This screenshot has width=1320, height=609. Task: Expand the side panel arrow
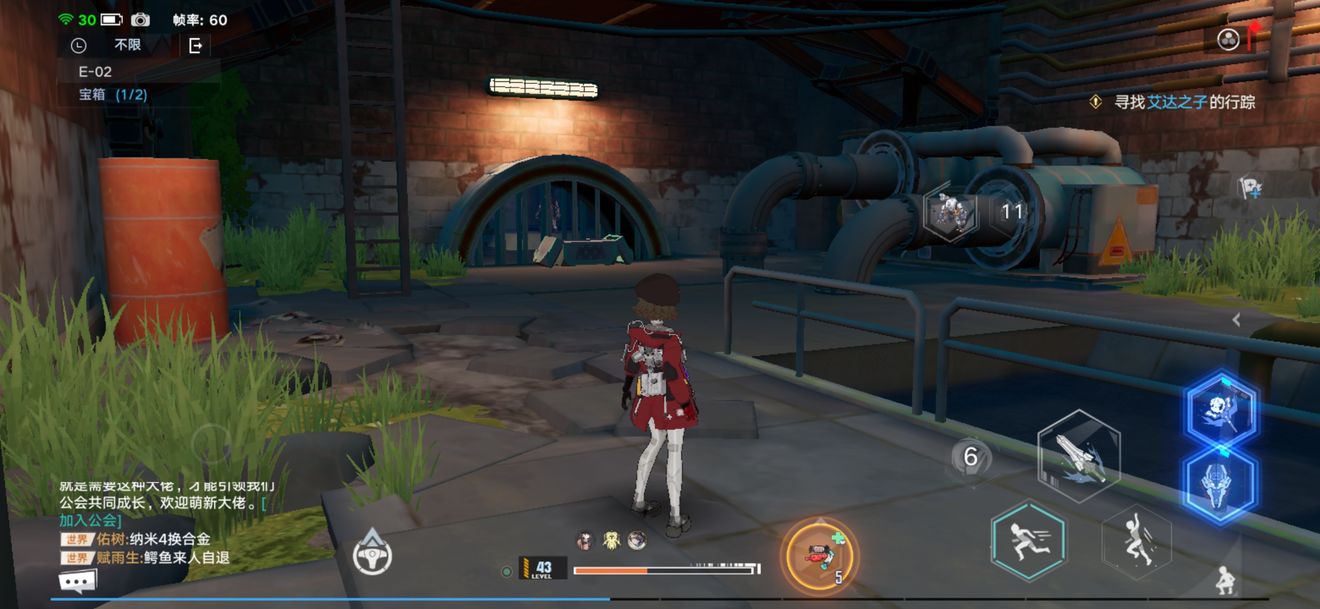(1237, 320)
